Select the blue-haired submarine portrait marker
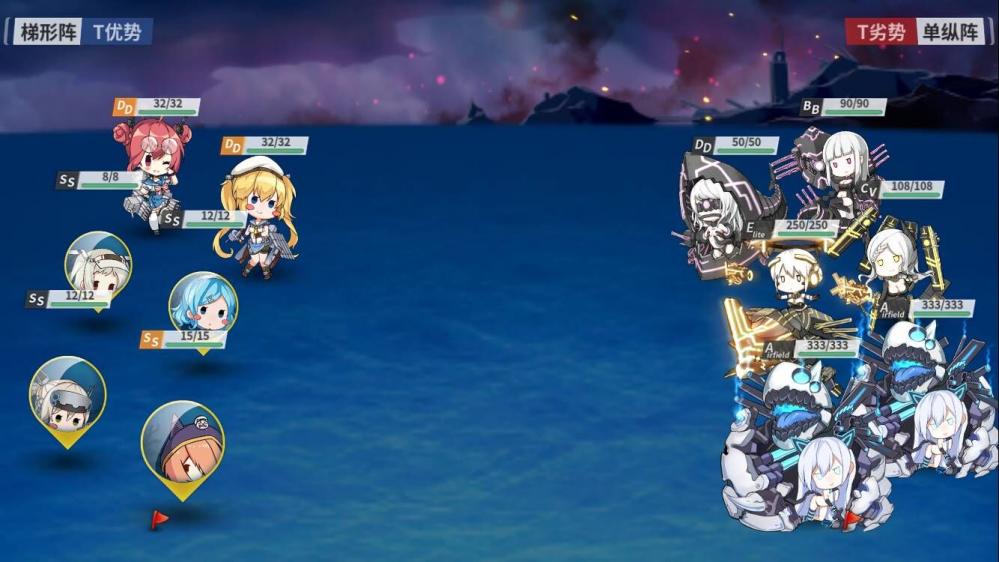The image size is (999, 562). click(203, 304)
